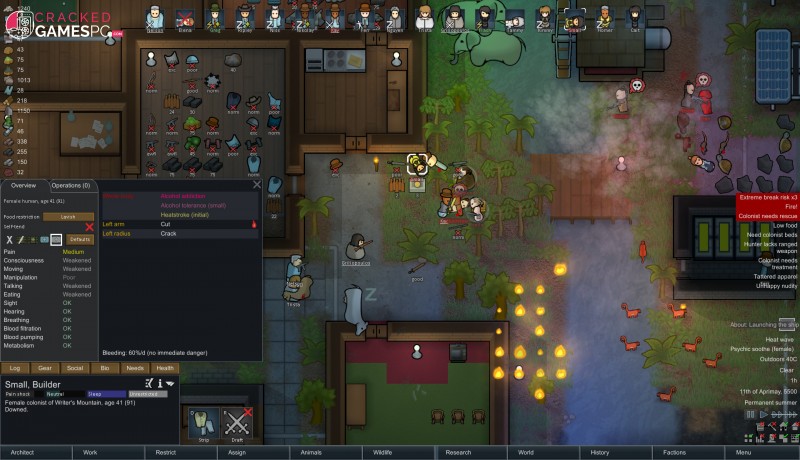Switch to the Operations (0) tab
800x460 pixels.
(x=72, y=185)
